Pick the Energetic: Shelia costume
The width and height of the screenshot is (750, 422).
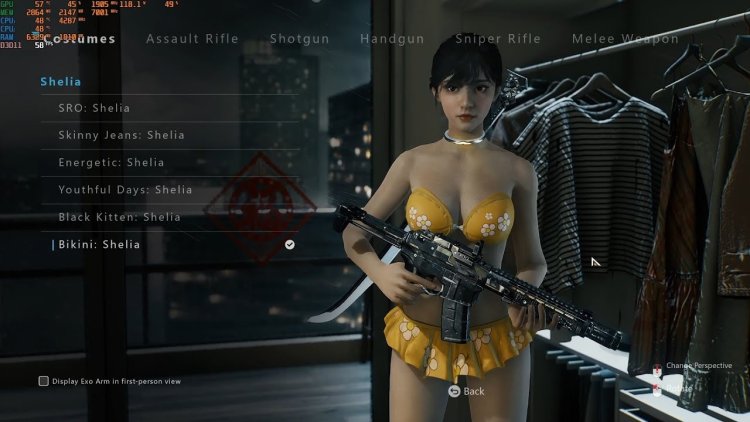(111, 162)
